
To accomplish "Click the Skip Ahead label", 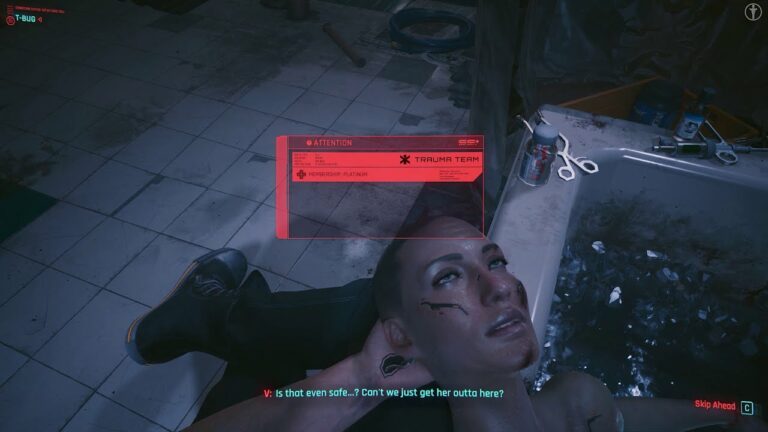I will click(x=714, y=405).
